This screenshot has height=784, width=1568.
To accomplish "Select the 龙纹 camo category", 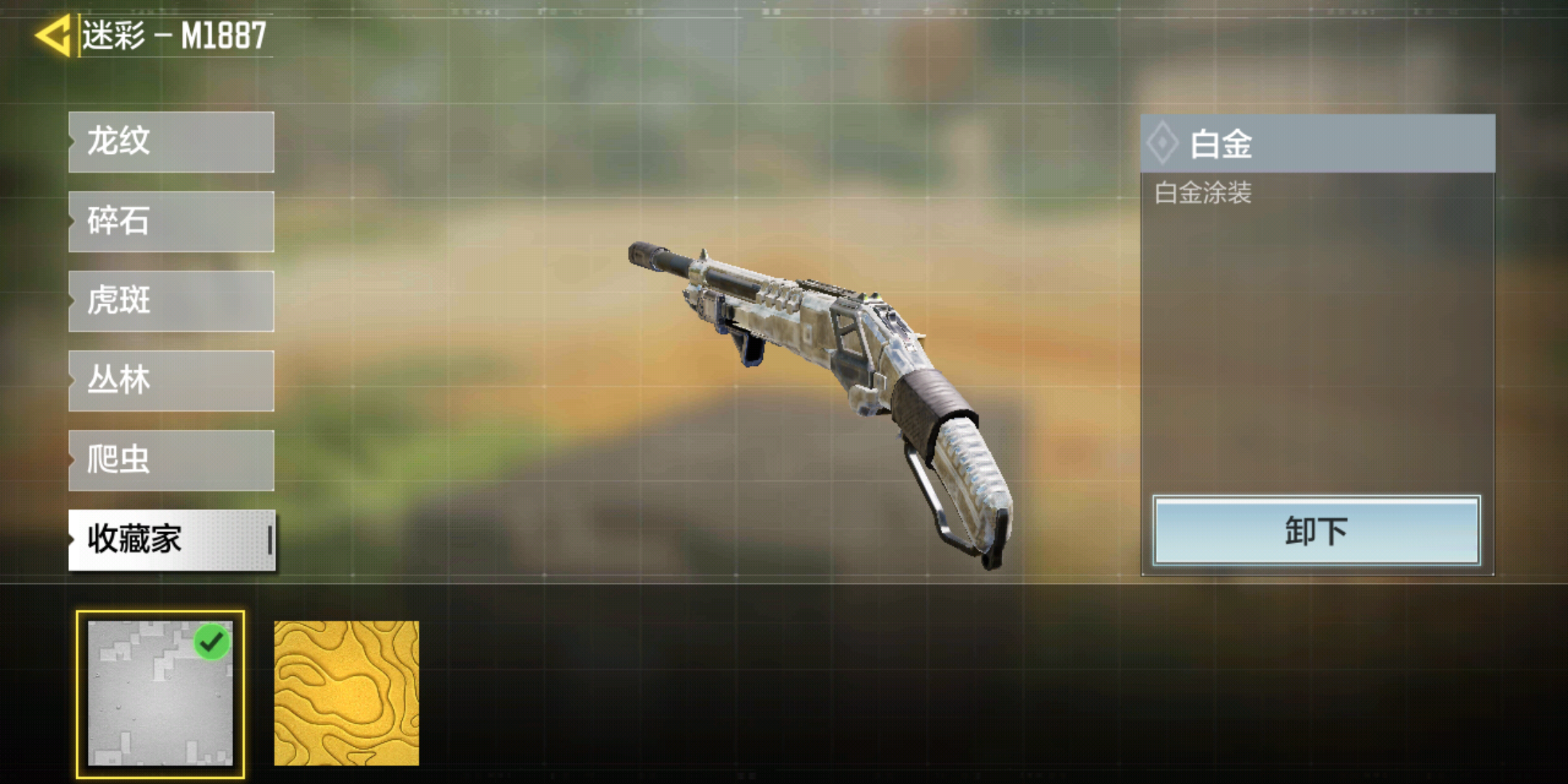I will [171, 142].
